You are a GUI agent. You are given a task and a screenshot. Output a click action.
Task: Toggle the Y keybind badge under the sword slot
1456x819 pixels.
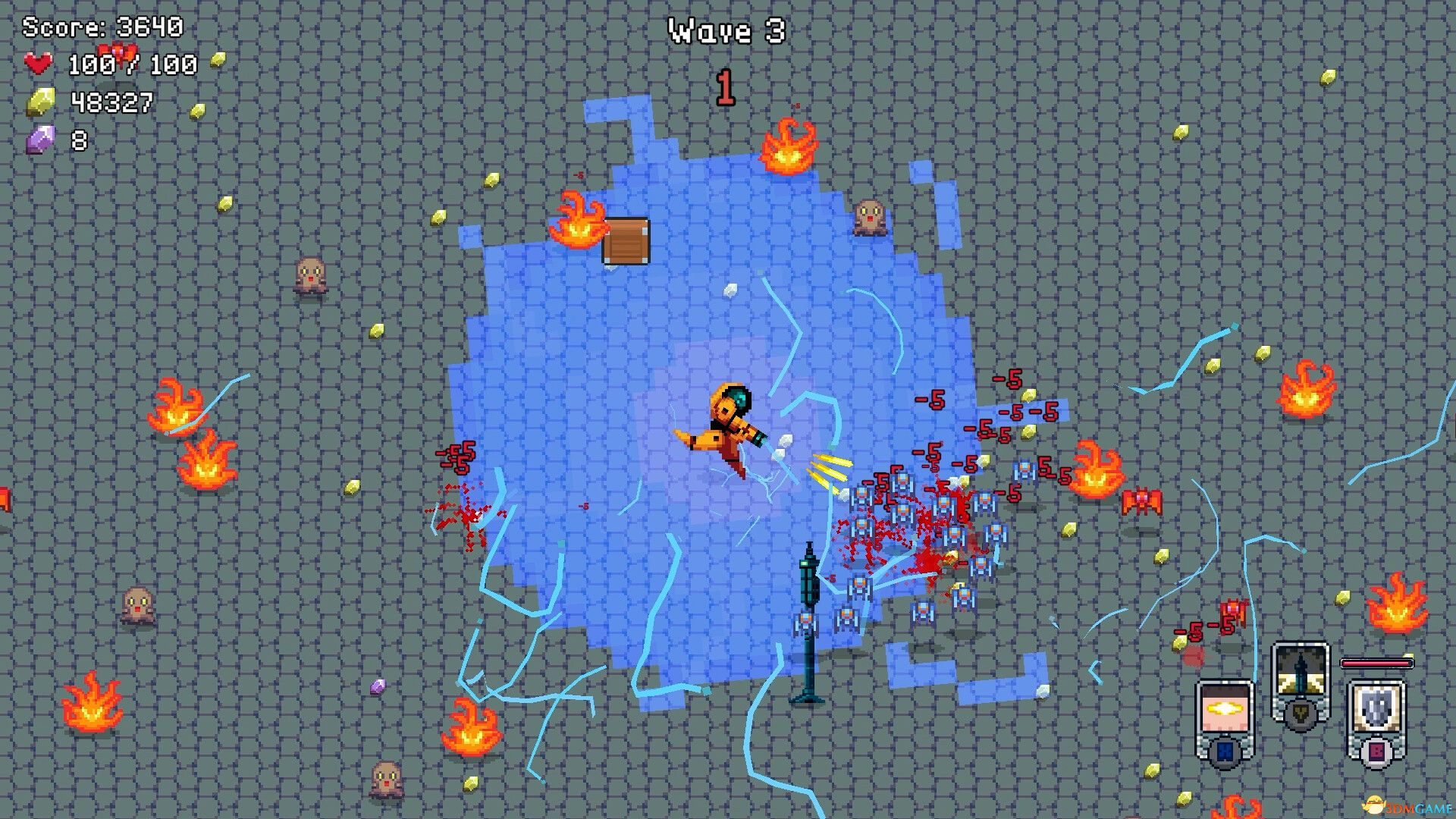(1301, 713)
